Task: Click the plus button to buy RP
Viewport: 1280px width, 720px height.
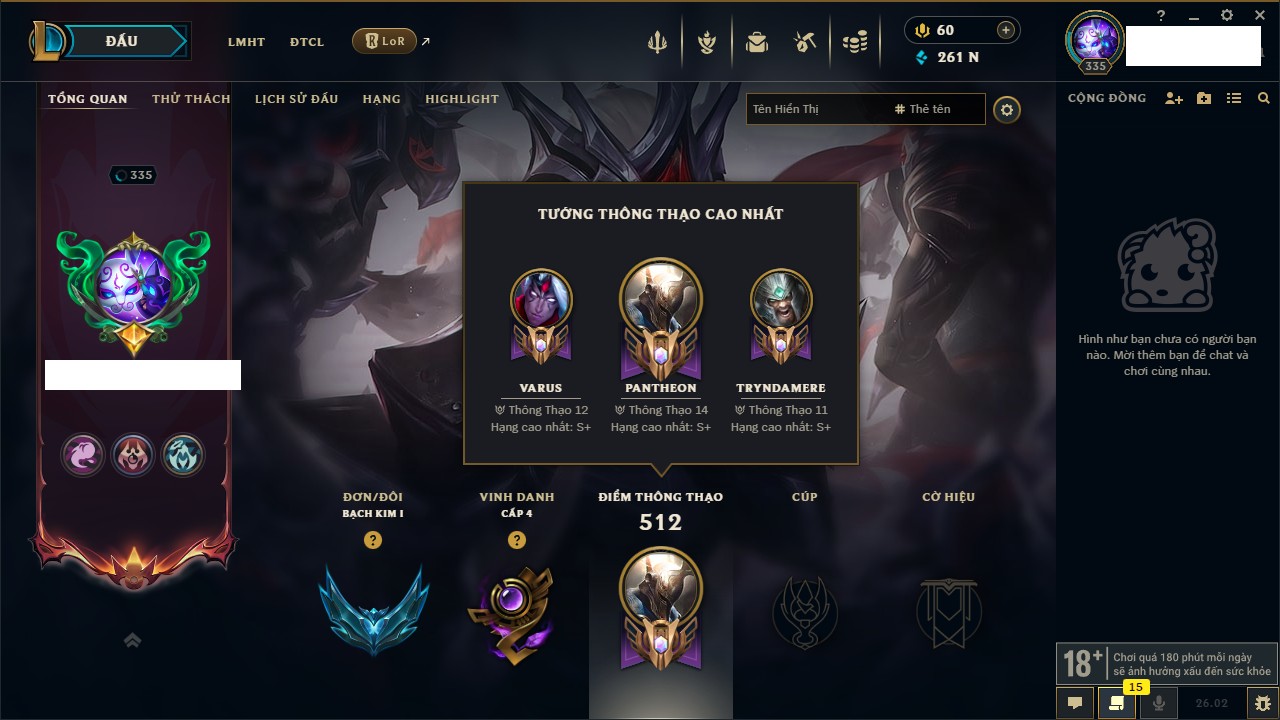Action: pyautogui.click(x=1005, y=30)
